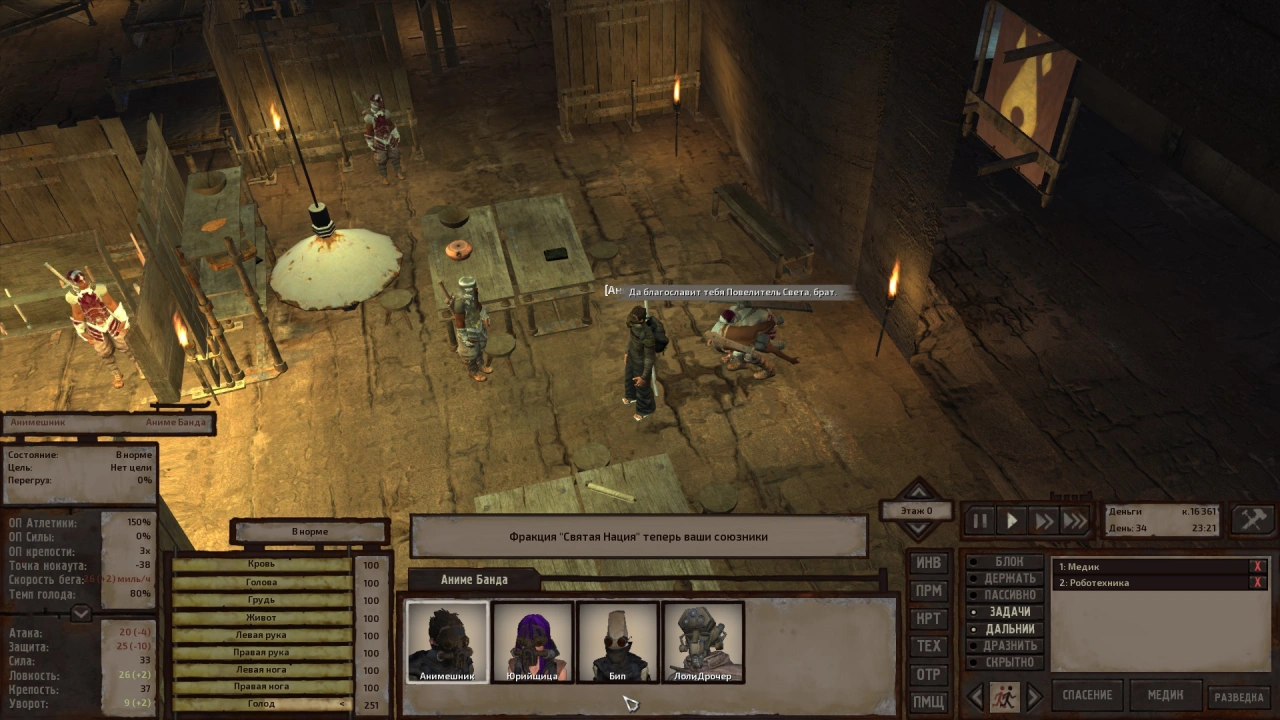Open inventory with the ИНВ button
The height and width of the screenshot is (720, 1280).
point(928,563)
